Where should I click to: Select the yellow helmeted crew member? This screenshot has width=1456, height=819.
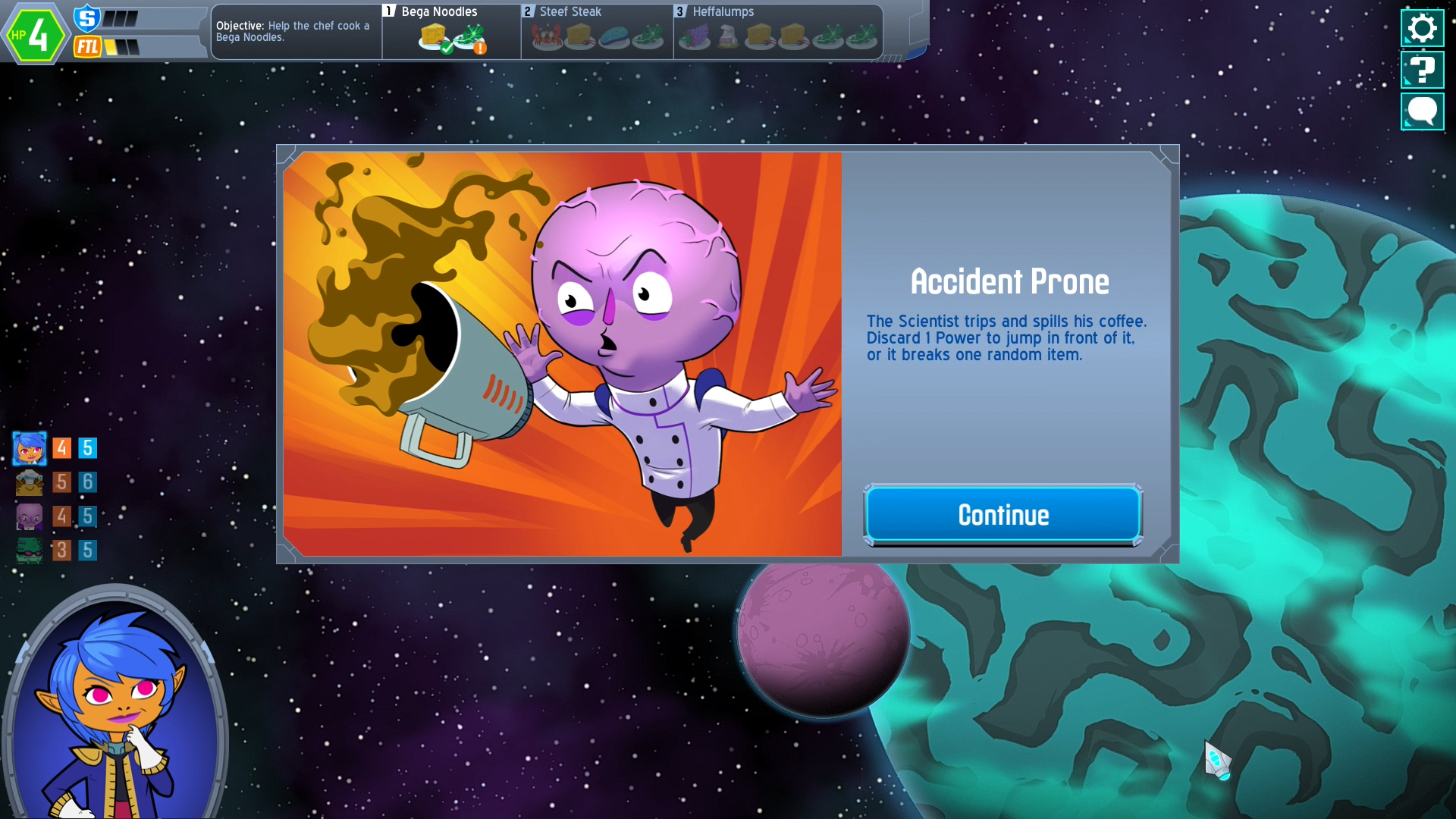[x=30, y=482]
